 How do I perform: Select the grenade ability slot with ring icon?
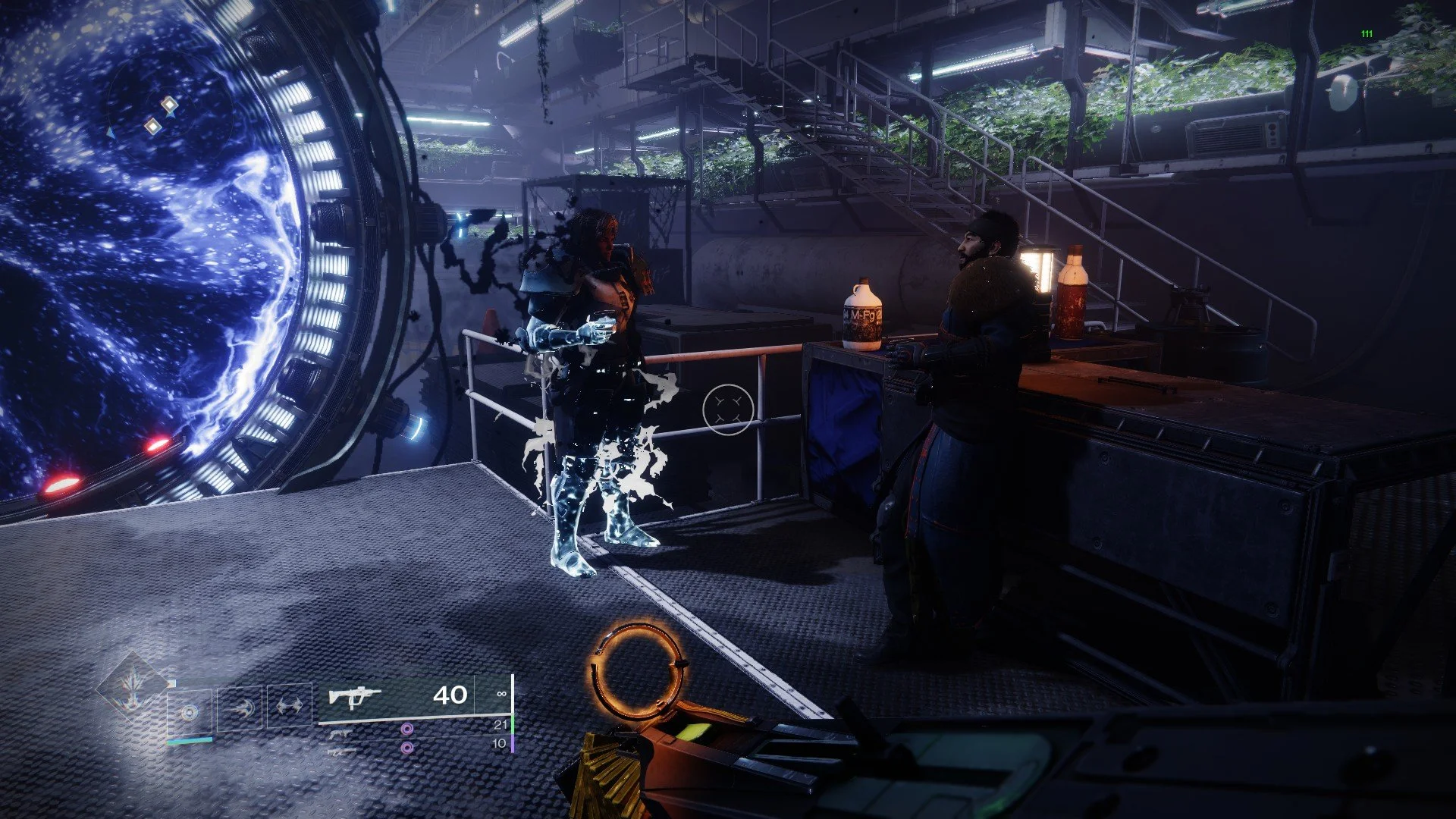(190, 711)
